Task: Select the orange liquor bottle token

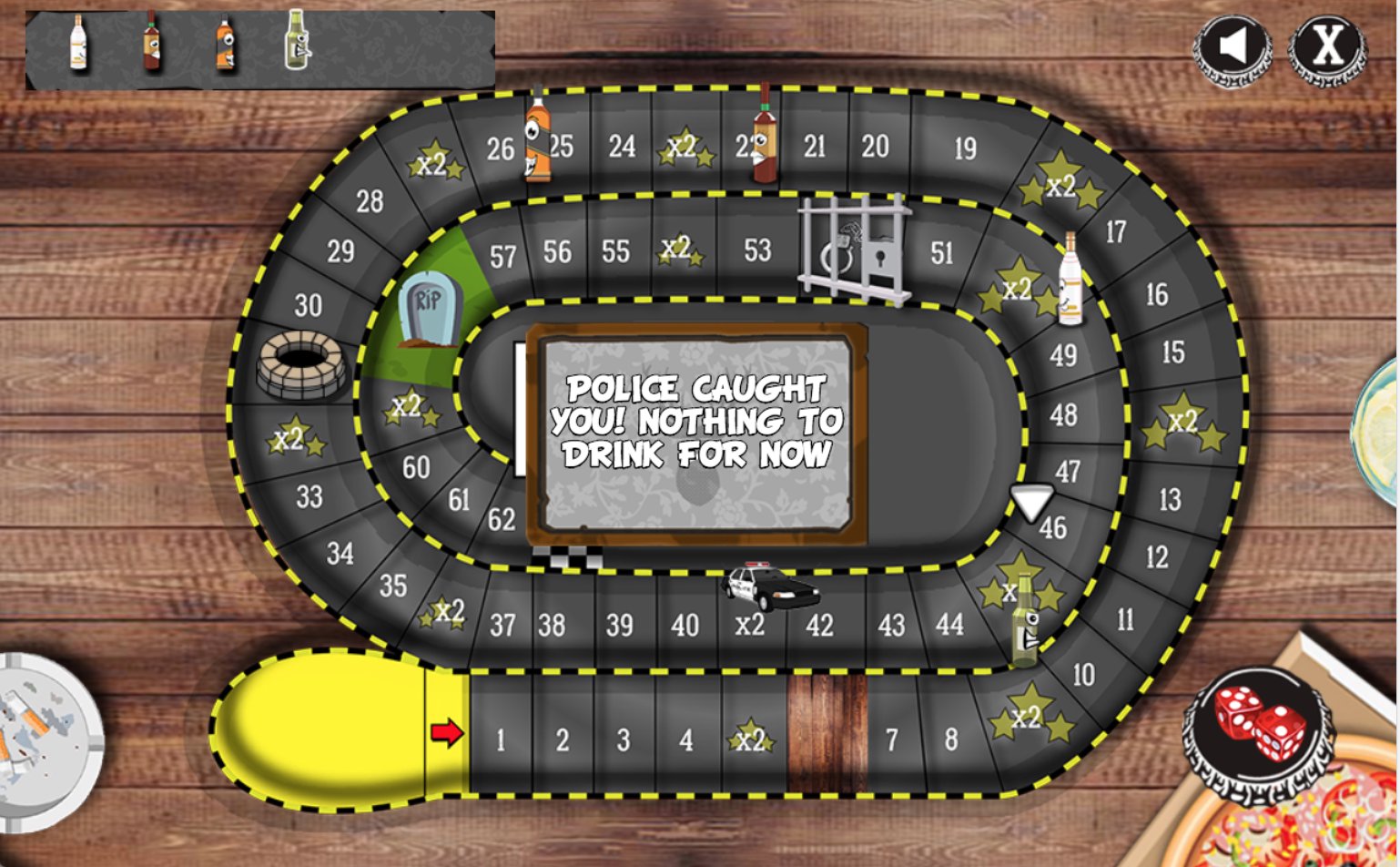Action: coord(226,46)
